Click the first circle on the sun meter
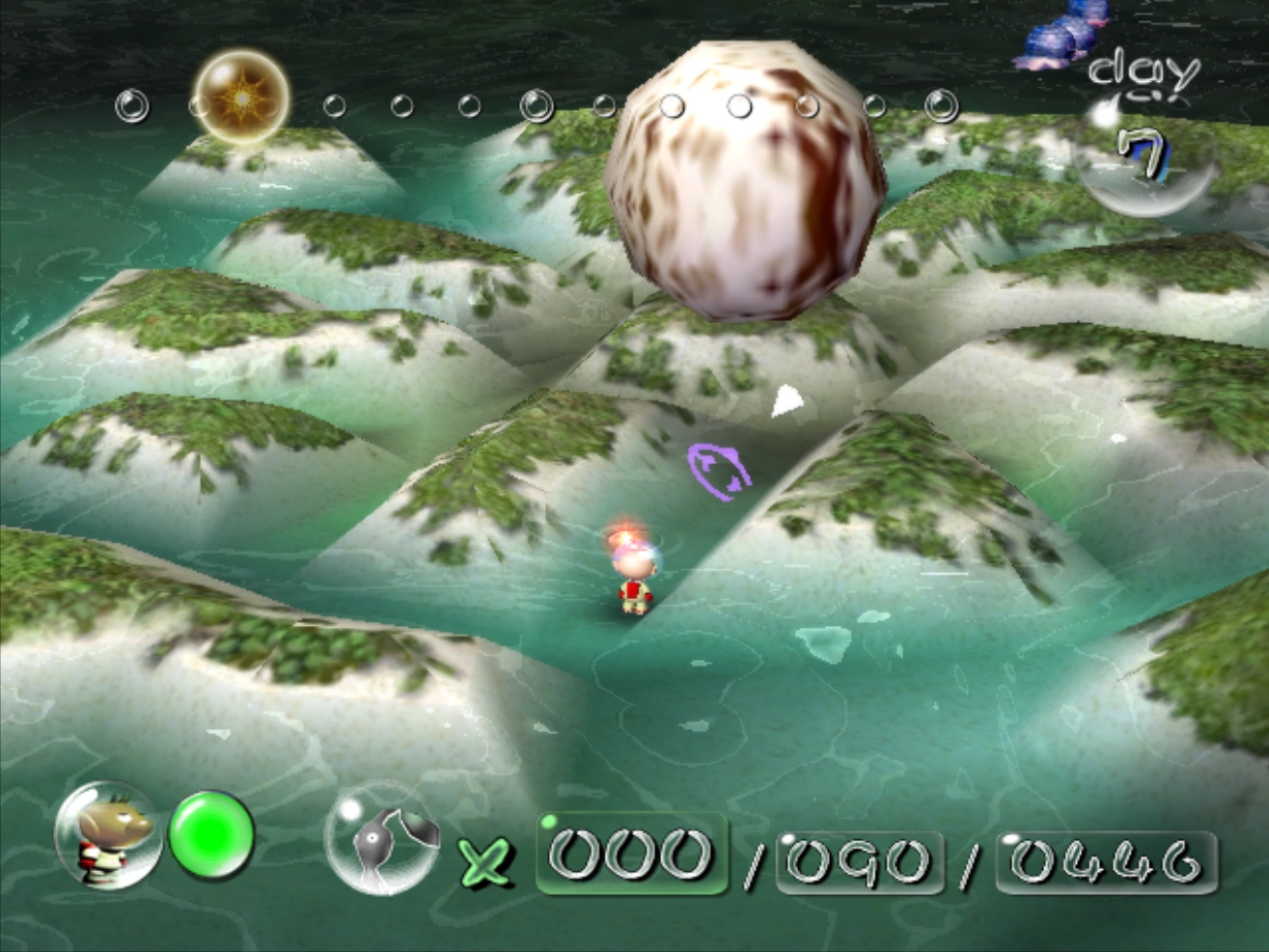Viewport: 1269px width, 952px height. tap(130, 104)
